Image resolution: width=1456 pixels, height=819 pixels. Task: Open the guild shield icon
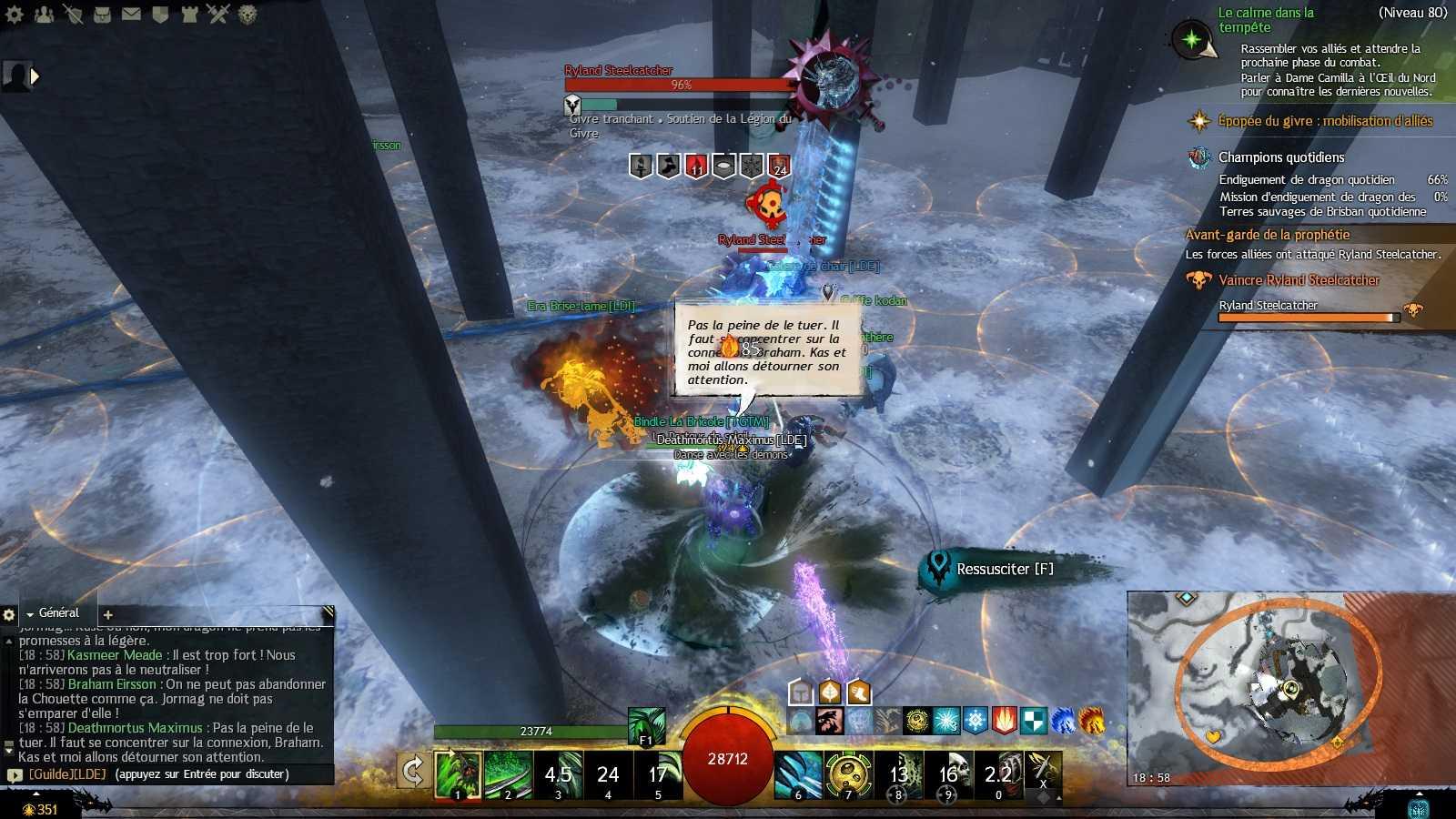pos(160,14)
